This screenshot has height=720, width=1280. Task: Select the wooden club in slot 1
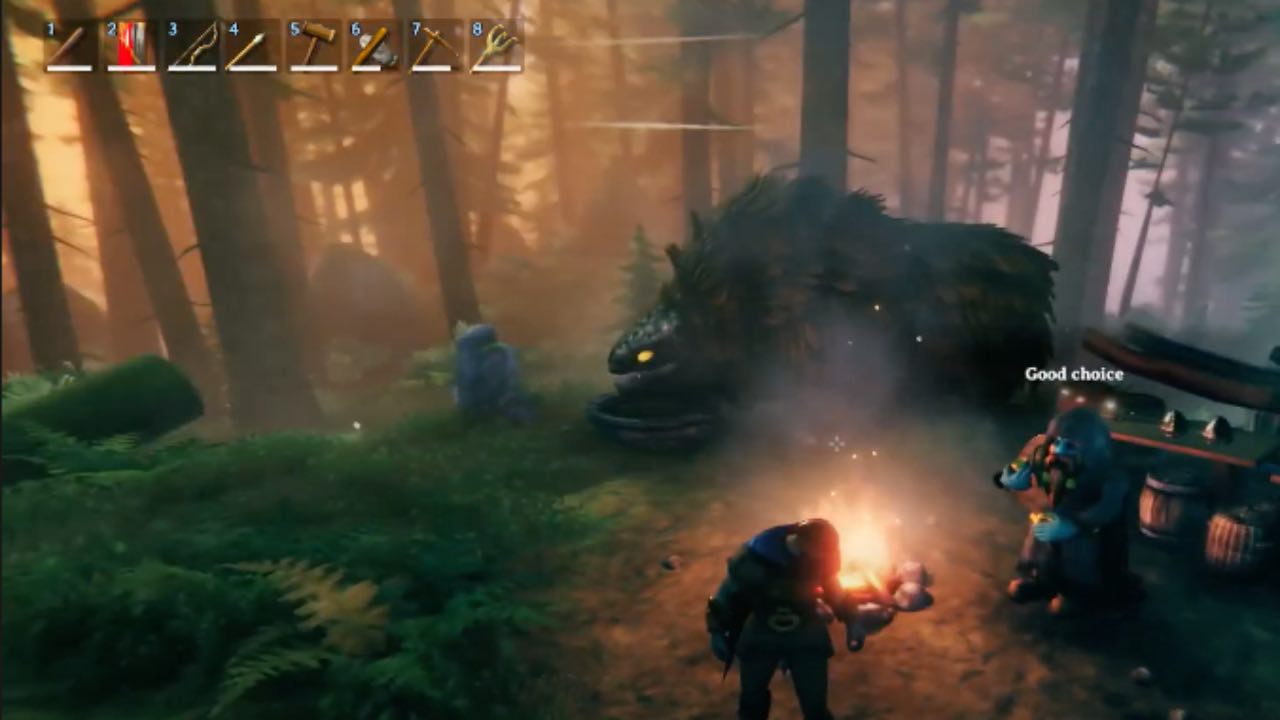click(x=70, y=46)
